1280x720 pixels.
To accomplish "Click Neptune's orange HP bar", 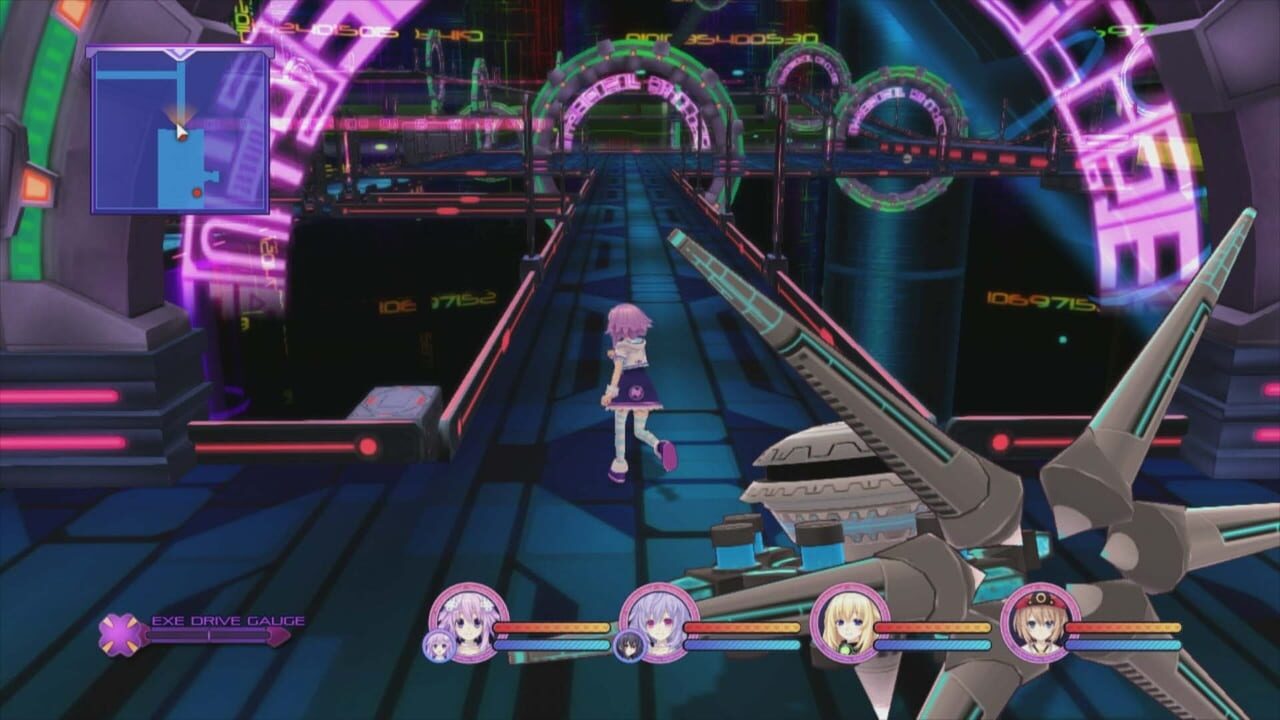I will (553, 627).
